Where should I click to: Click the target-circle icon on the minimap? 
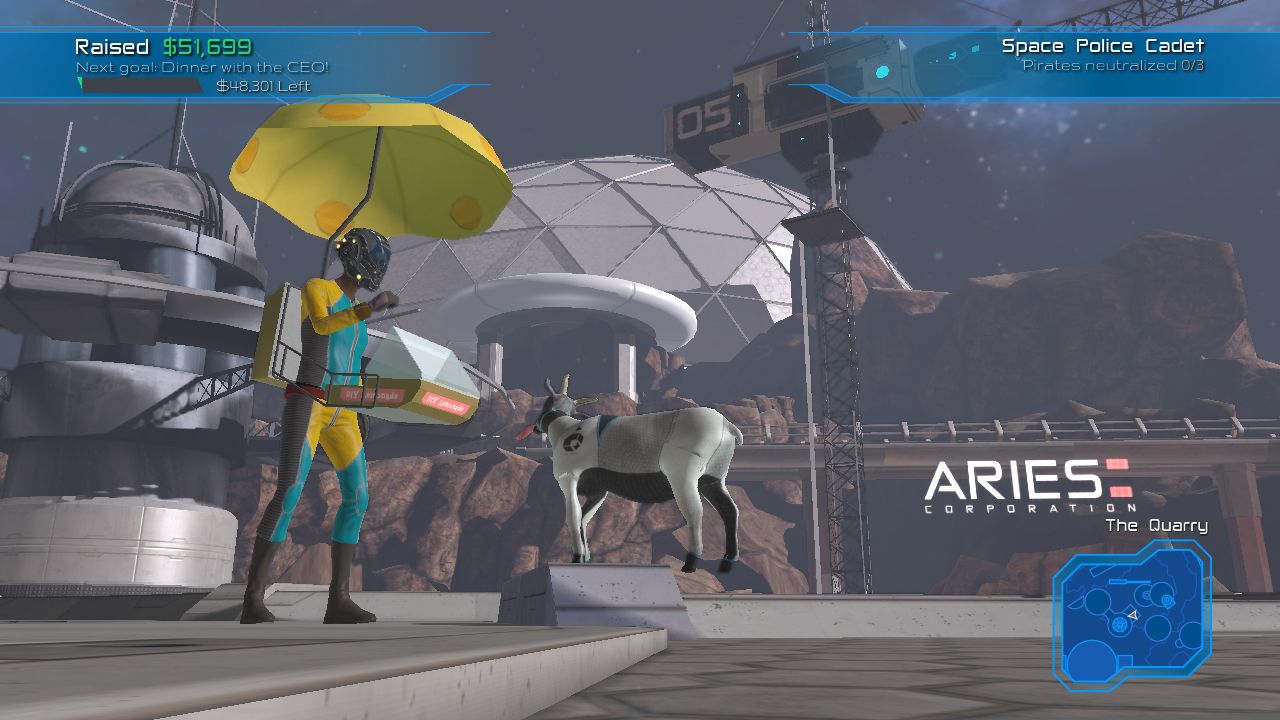coord(1166,600)
